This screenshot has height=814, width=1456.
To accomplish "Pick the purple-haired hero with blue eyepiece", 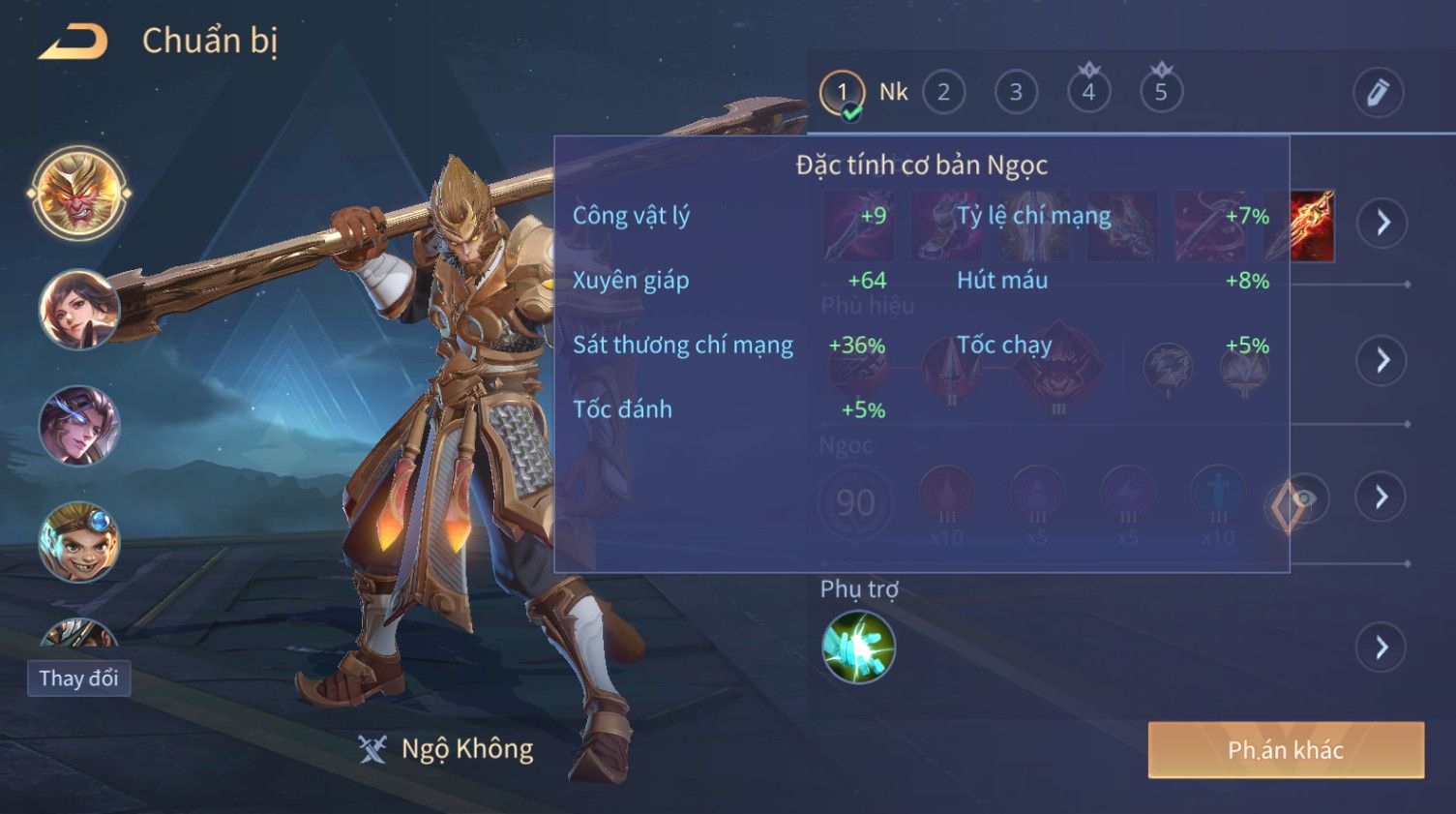I will [79, 426].
